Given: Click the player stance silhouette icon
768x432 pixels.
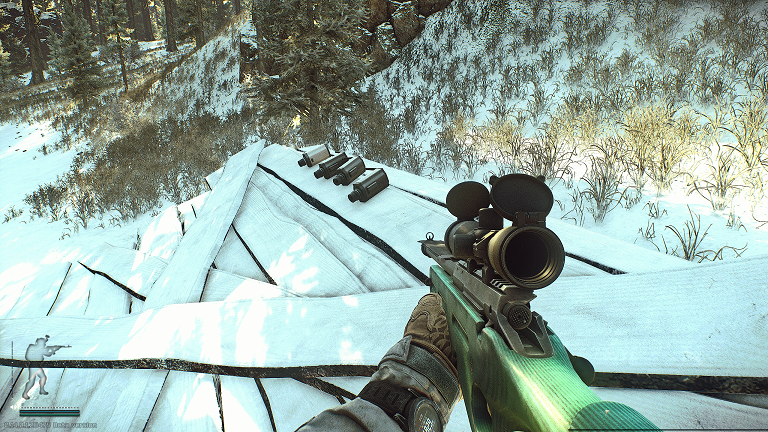Looking at the screenshot, I should coord(40,366).
